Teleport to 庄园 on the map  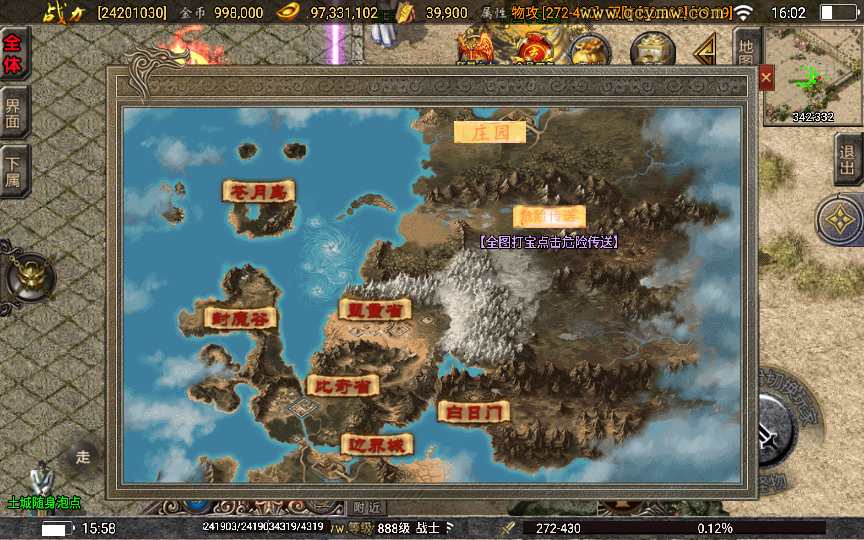tap(489, 131)
